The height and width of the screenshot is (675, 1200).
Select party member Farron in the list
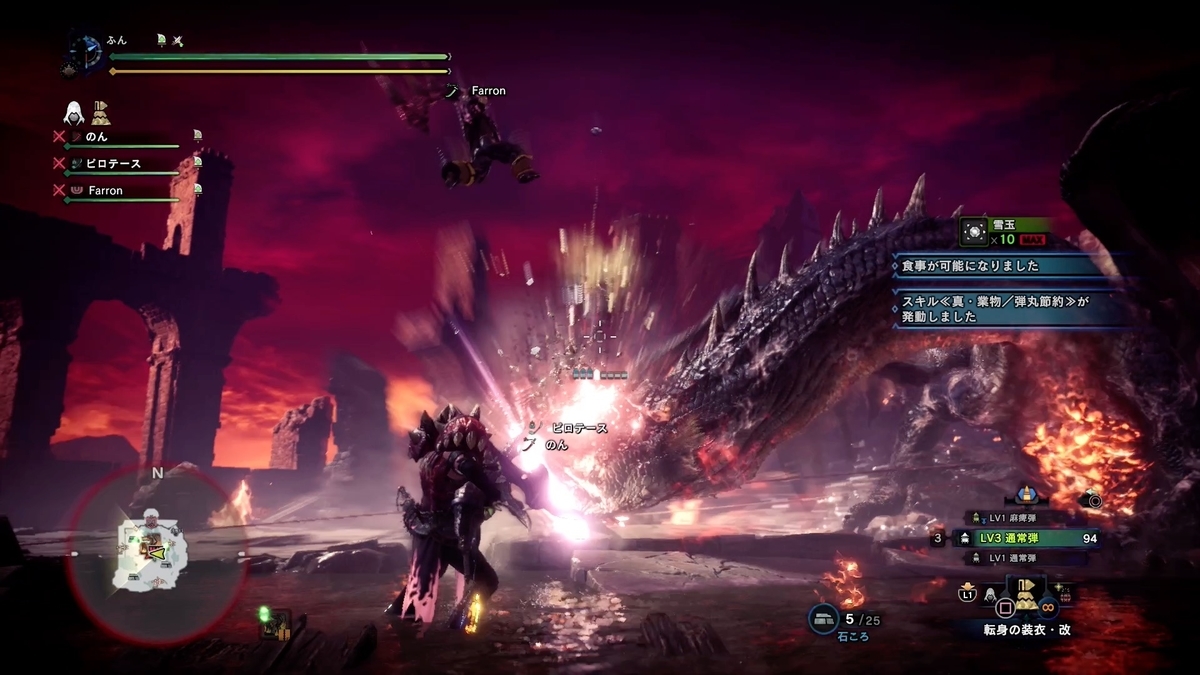105,190
